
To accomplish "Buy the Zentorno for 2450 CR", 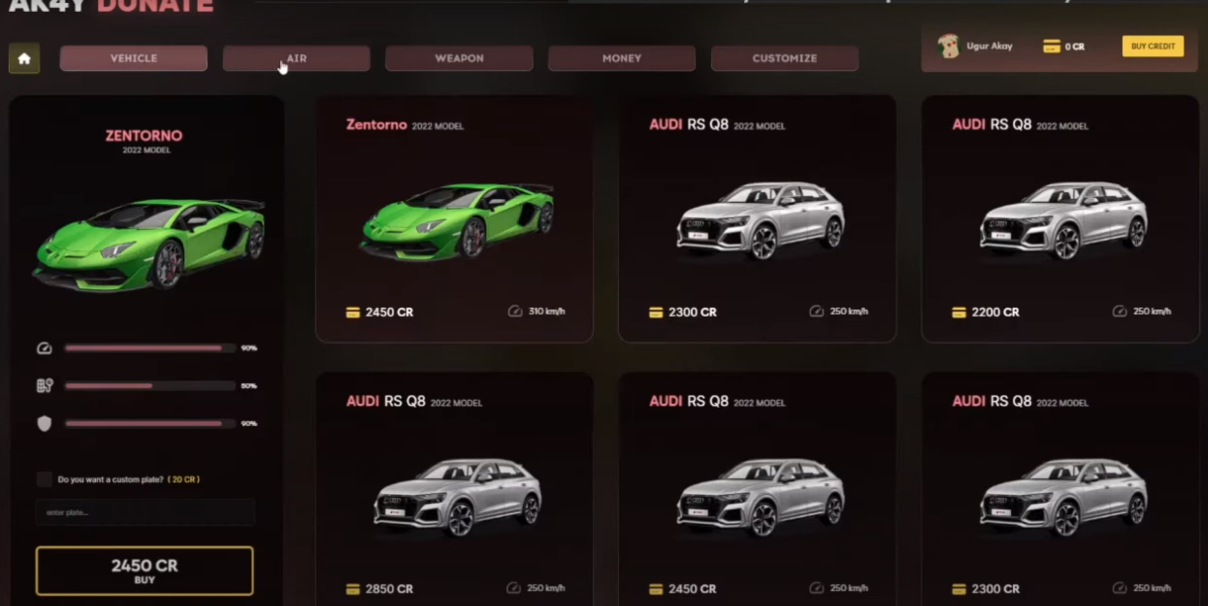I will point(145,570).
